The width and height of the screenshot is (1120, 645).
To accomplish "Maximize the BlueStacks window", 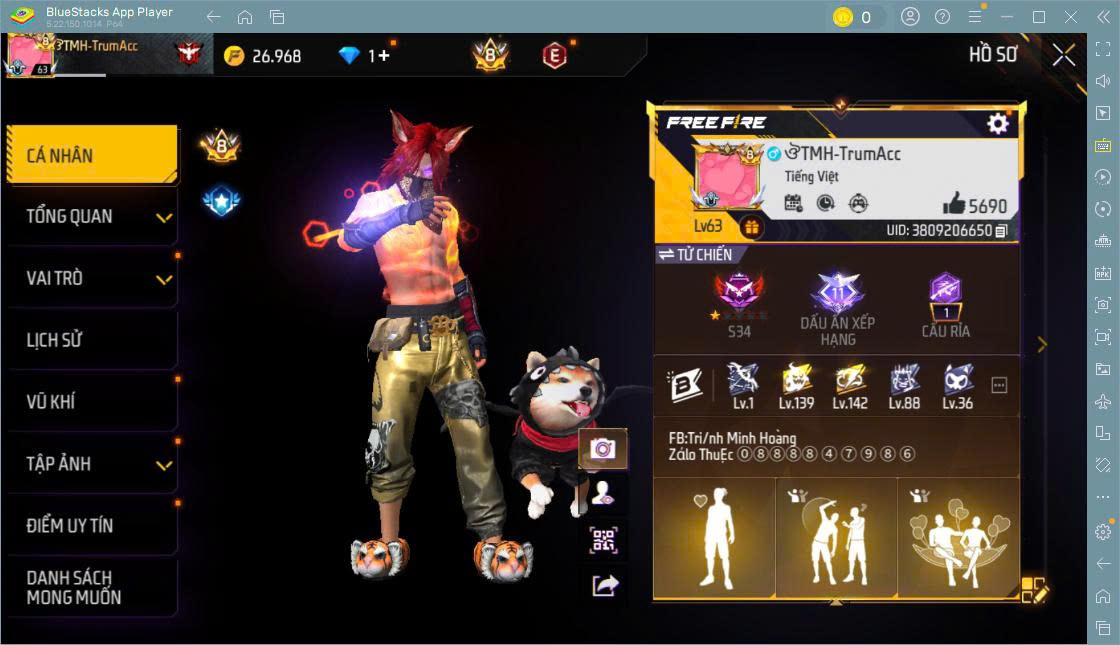I will pos(1038,17).
